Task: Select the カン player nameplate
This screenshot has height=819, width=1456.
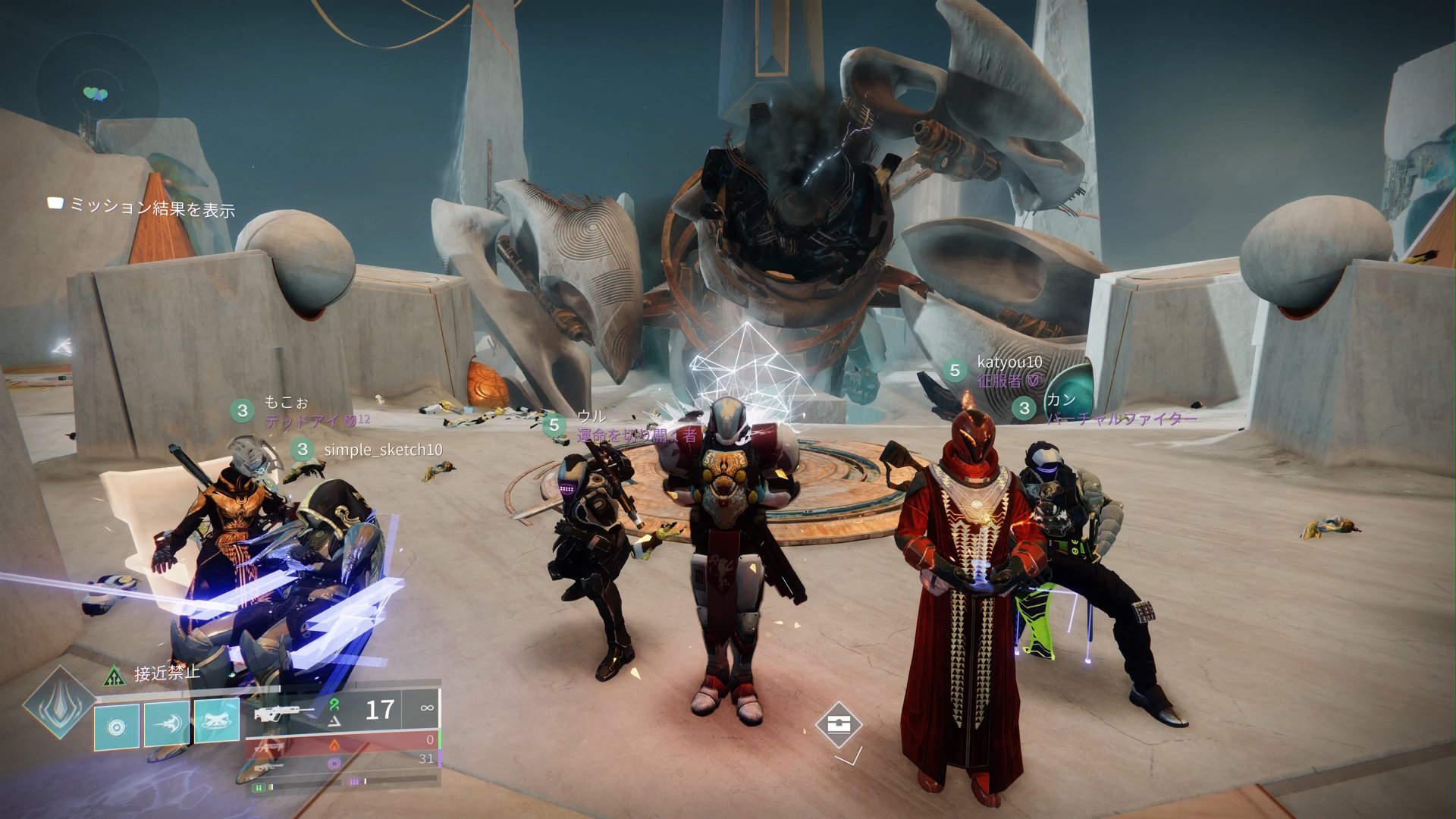Action: point(1060,400)
